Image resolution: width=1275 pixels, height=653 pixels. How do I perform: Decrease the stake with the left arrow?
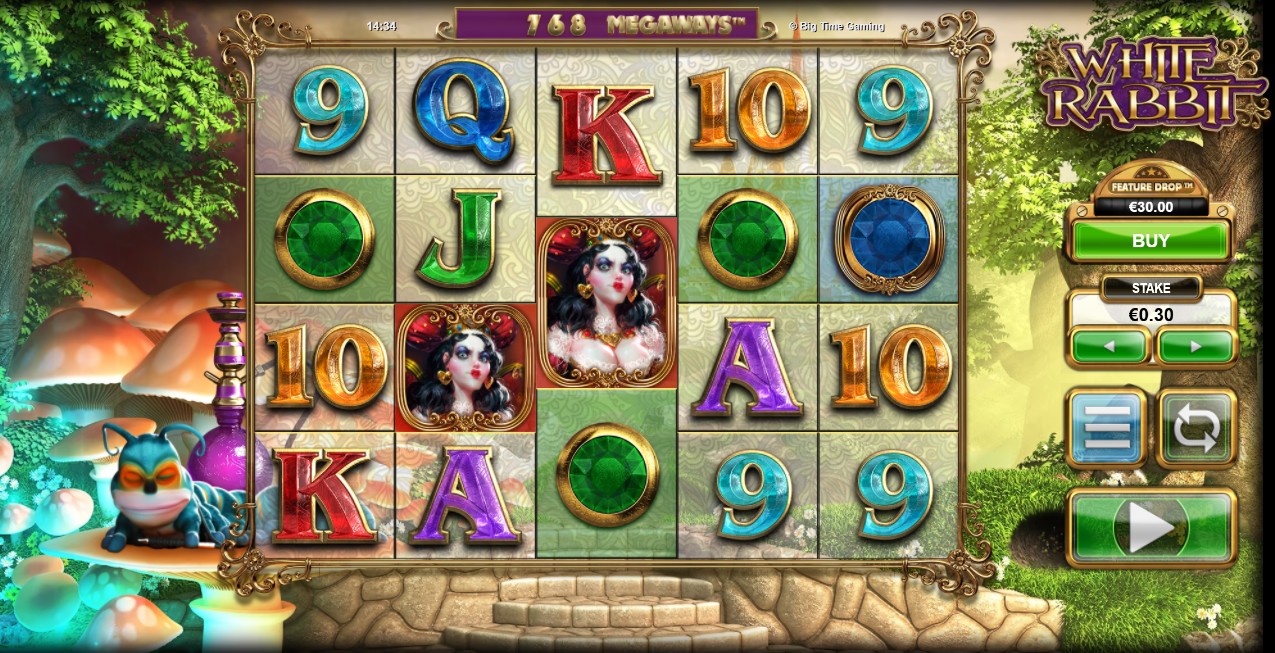pos(1109,347)
